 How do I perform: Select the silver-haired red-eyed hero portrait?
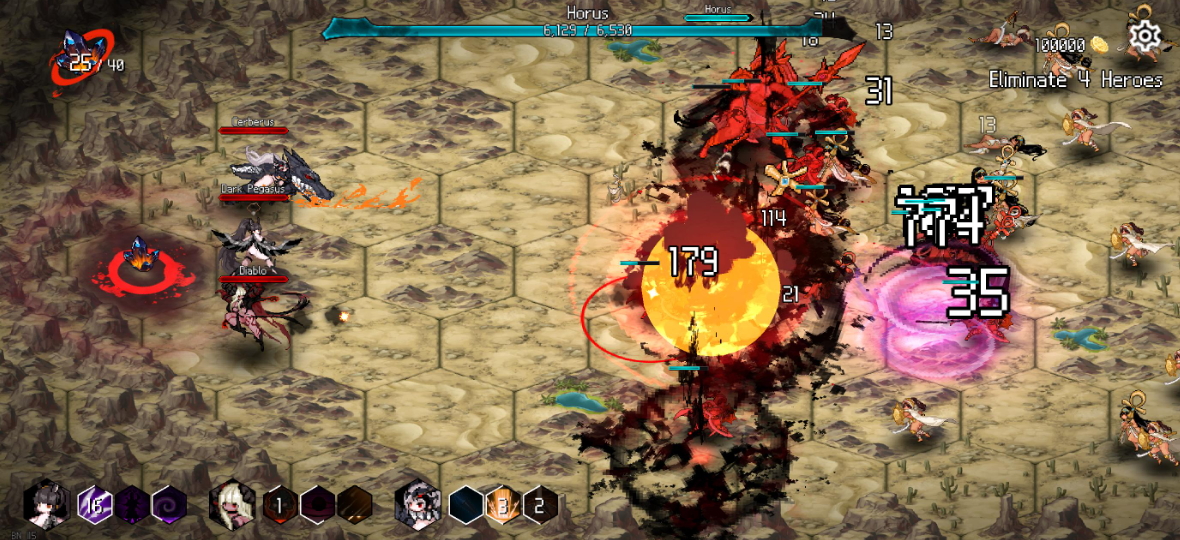417,504
